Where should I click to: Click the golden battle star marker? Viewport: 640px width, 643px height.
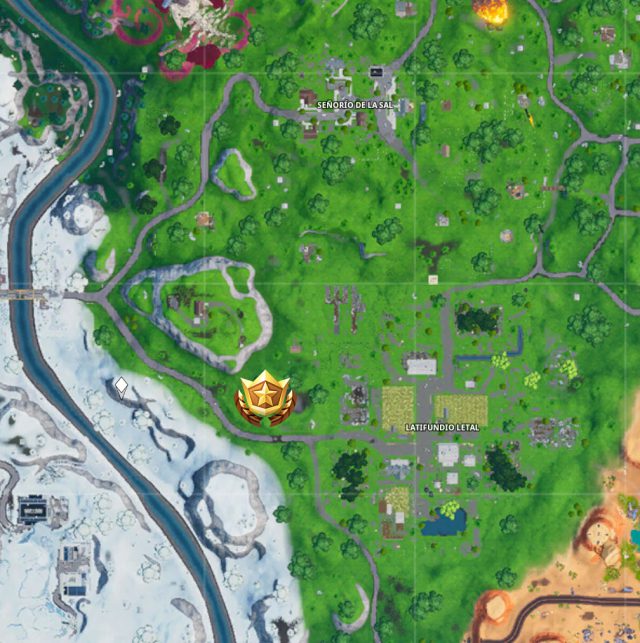pos(266,398)
